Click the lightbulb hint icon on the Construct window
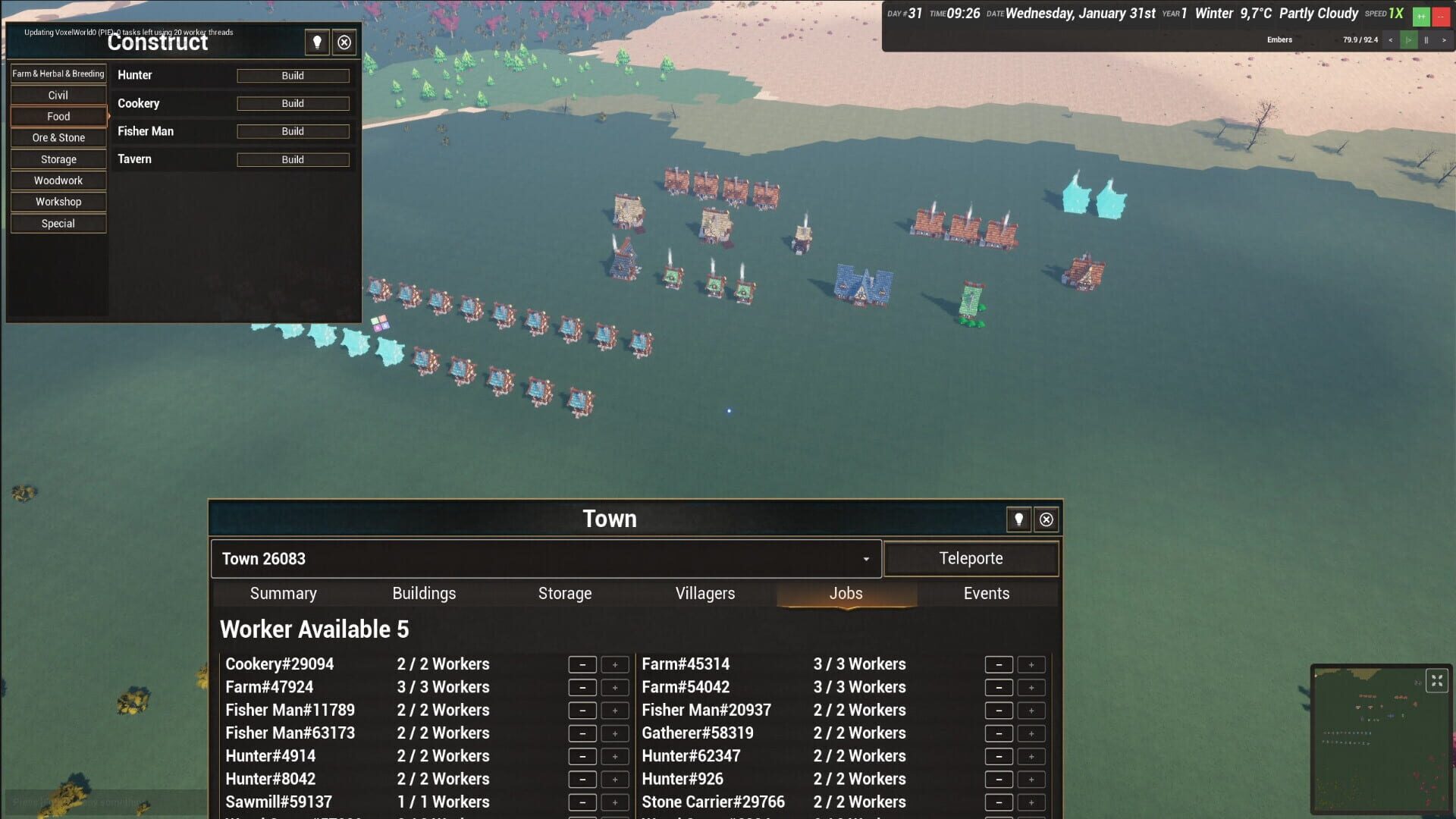The width and height of the screenshot is (1456, 819). [x=316, y=42]
